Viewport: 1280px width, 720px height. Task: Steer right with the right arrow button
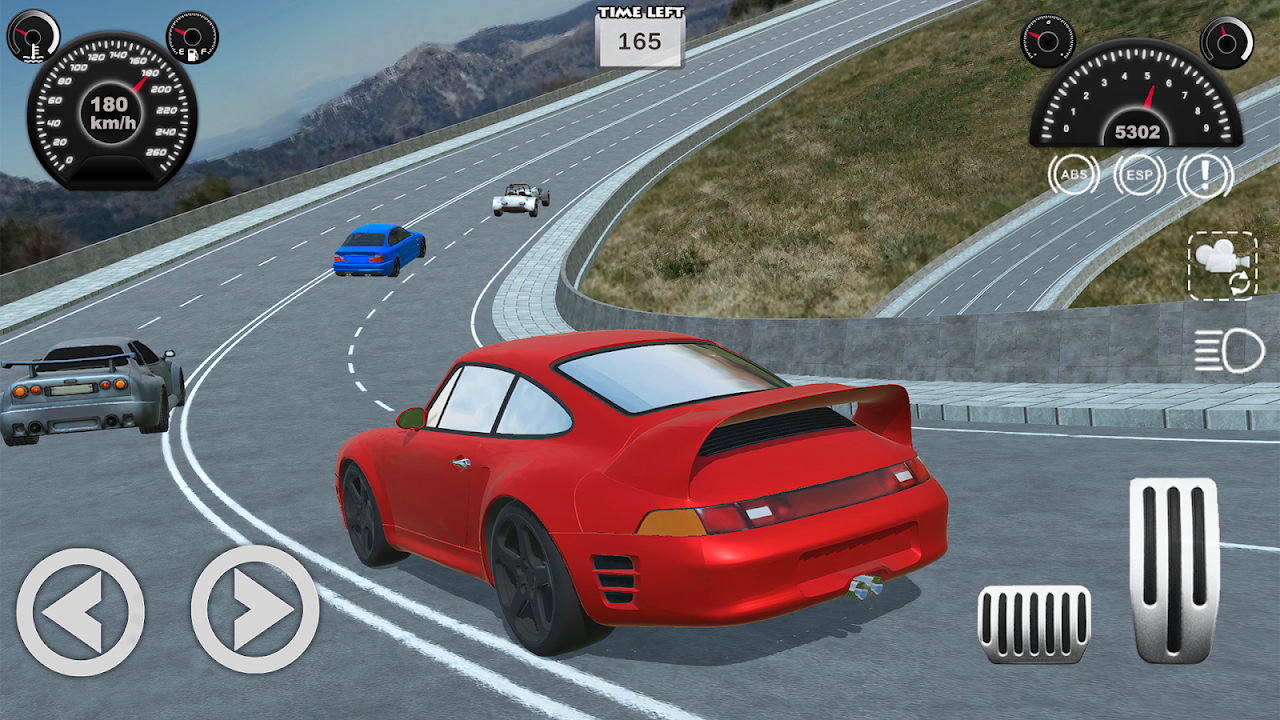point(255,609)
